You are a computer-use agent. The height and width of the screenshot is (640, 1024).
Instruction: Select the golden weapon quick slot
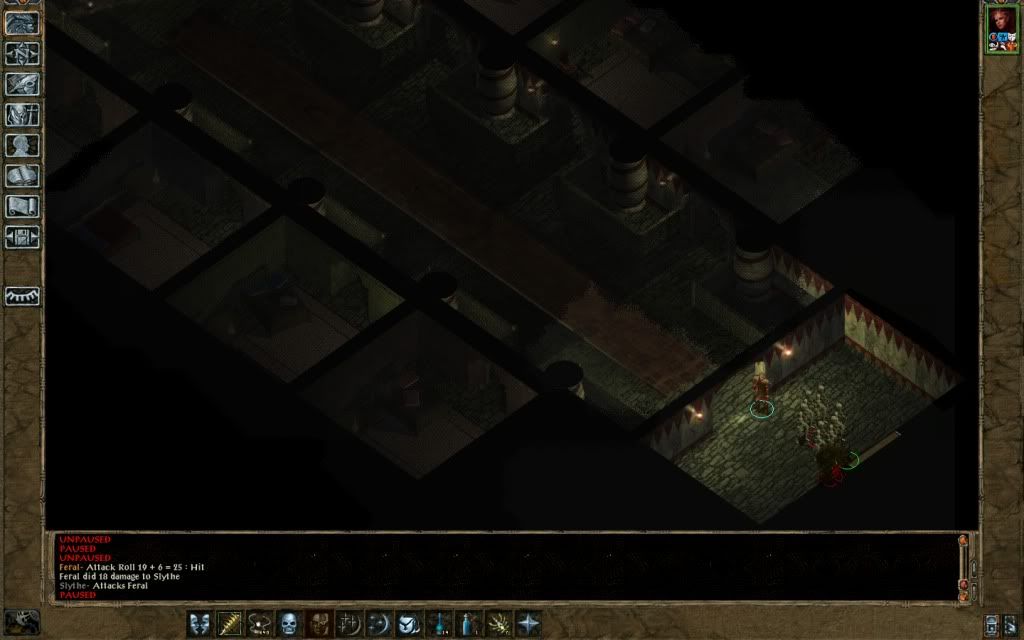(230, 623)
